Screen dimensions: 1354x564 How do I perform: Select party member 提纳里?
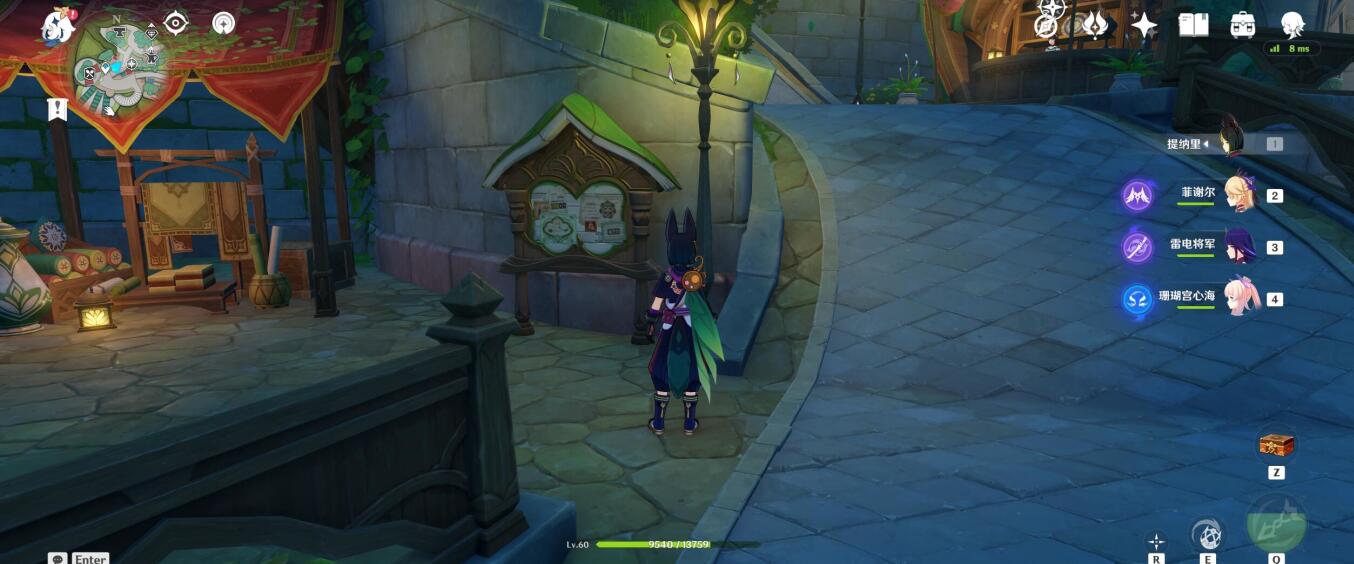[1229, 143]
